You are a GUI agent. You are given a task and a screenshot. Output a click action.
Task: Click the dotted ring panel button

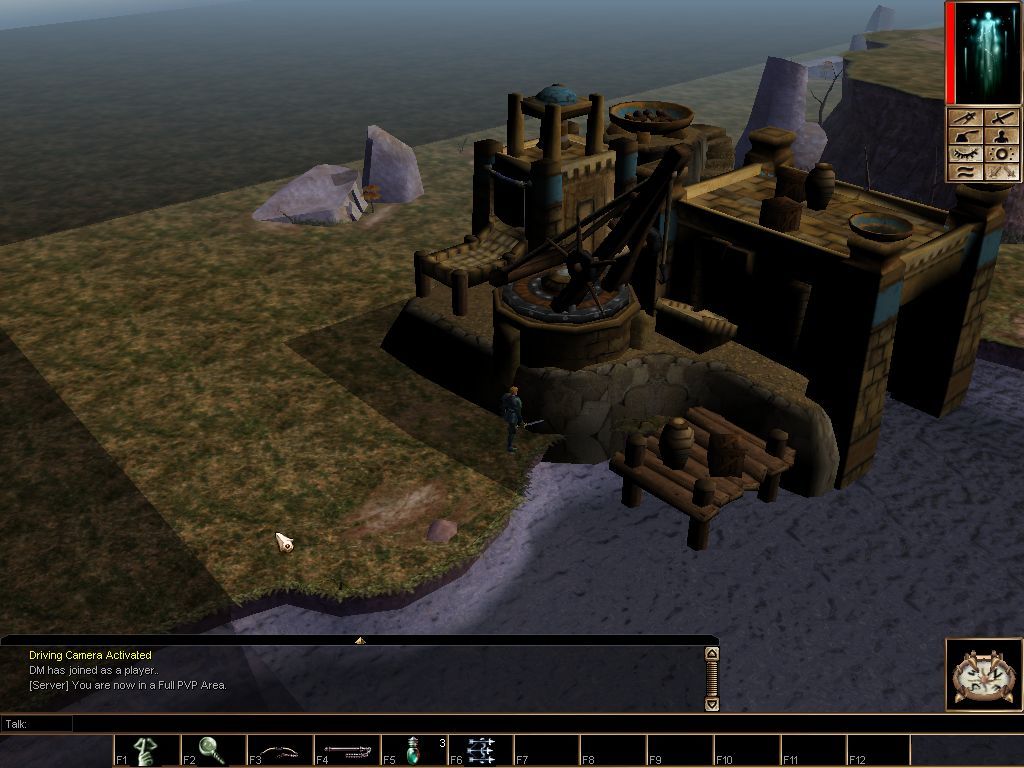pos(1002,154)
